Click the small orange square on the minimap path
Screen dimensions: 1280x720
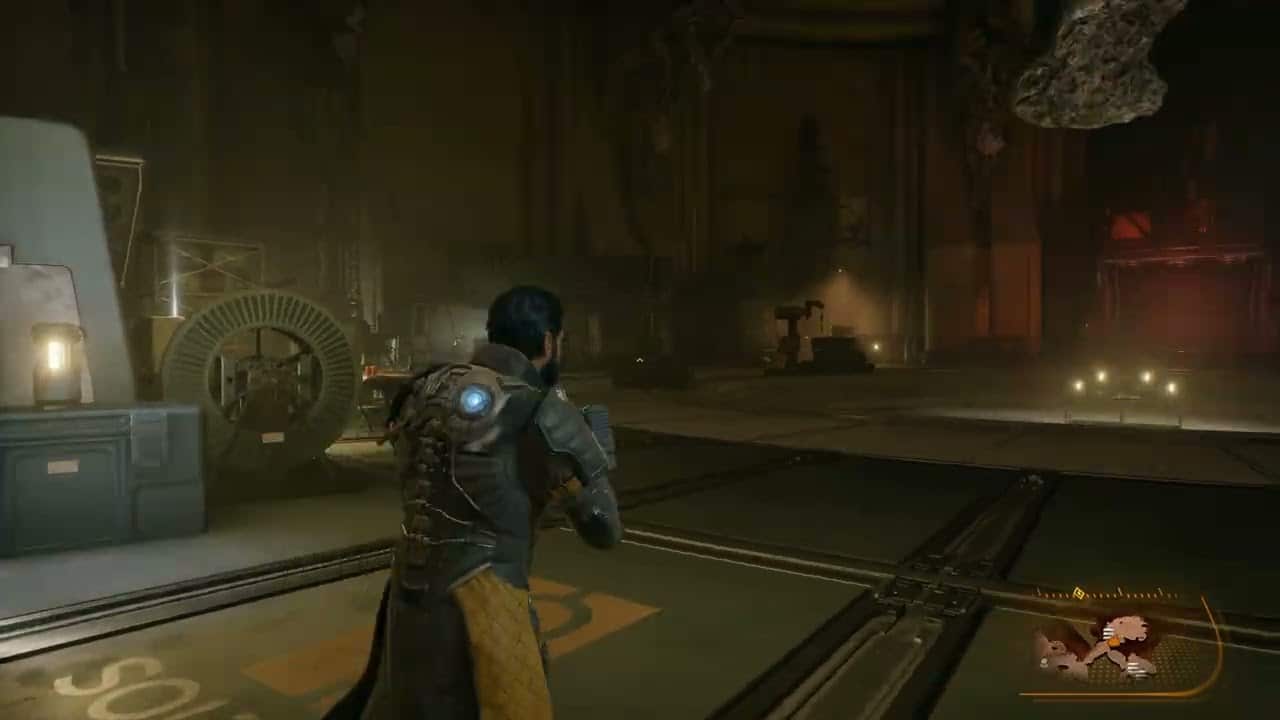1114,642
